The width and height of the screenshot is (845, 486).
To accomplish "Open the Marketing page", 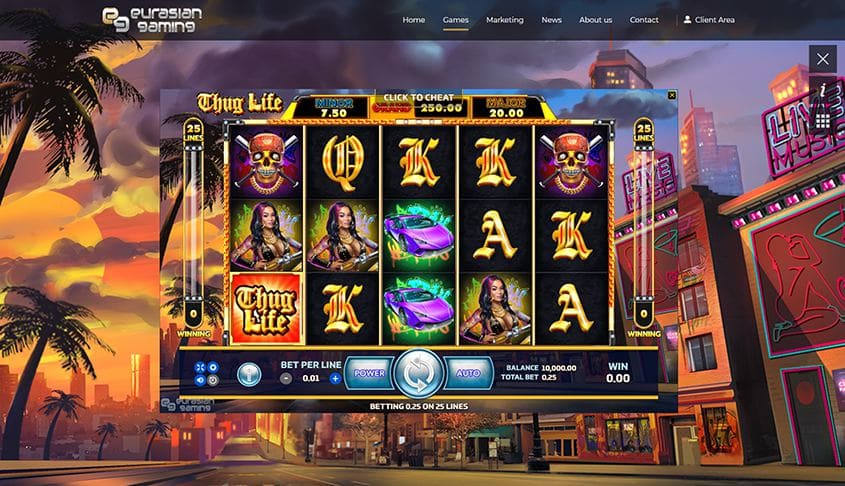I will (504, 20).
